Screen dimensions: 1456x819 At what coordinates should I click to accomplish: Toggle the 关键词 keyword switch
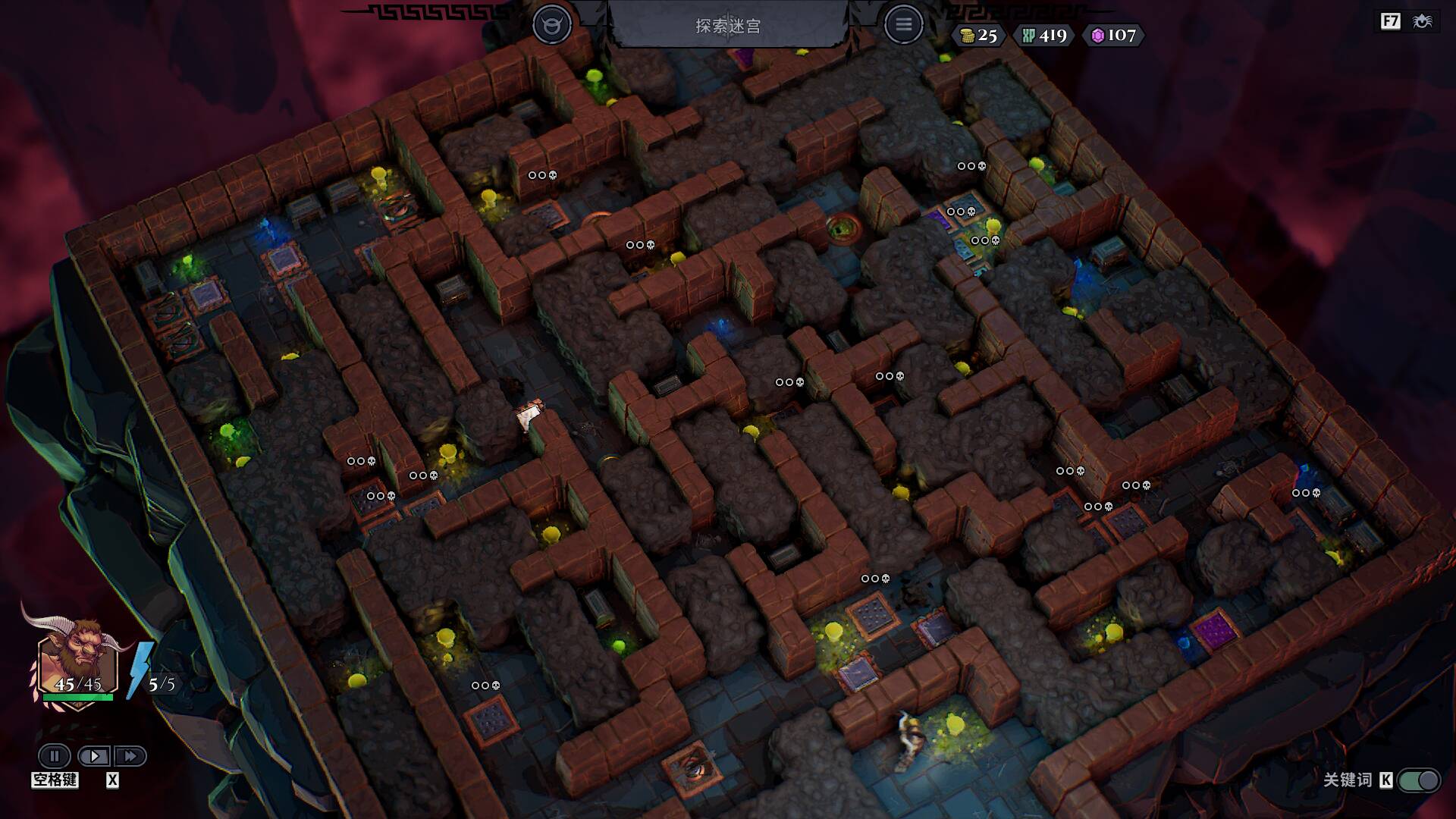(1420, 780)
